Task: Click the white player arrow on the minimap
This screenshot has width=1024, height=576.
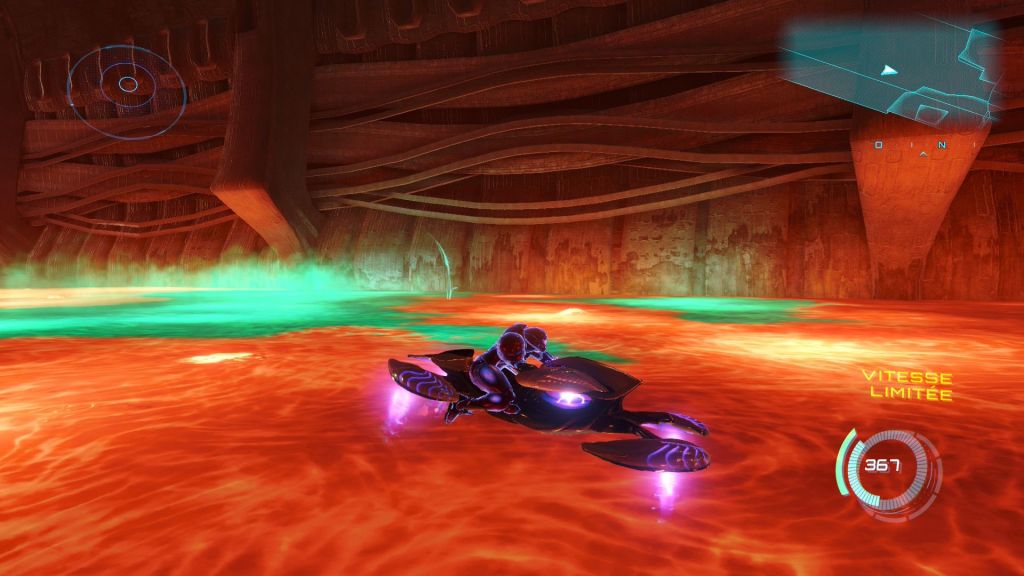Action: (x=889, y=70)
